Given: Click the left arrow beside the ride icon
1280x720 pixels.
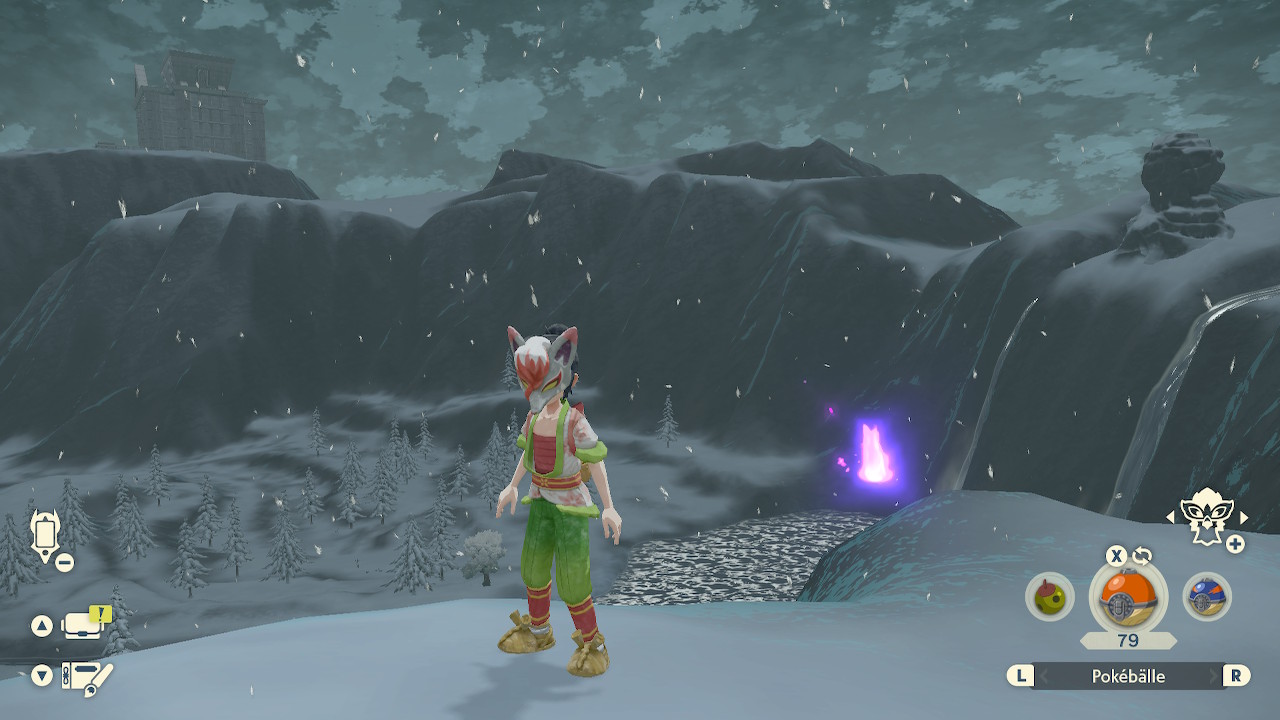Looking at the screenshot, I should (x=1171, y=517).
